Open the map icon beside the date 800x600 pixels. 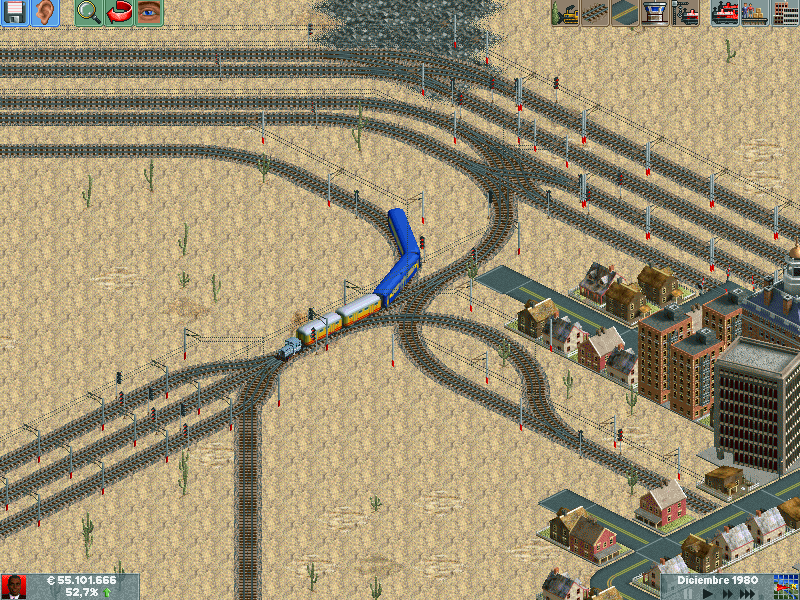(787, 587)
